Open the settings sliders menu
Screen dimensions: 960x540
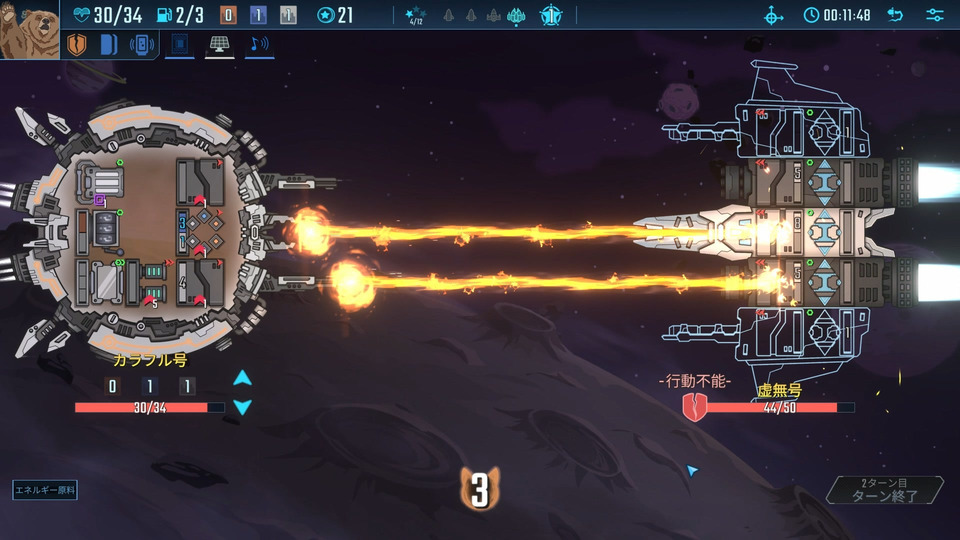935,15
